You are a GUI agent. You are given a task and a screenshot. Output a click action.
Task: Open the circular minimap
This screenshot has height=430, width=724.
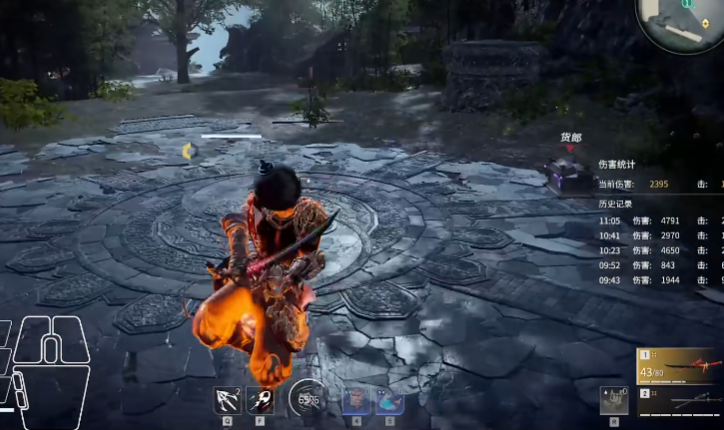point(684,20)
